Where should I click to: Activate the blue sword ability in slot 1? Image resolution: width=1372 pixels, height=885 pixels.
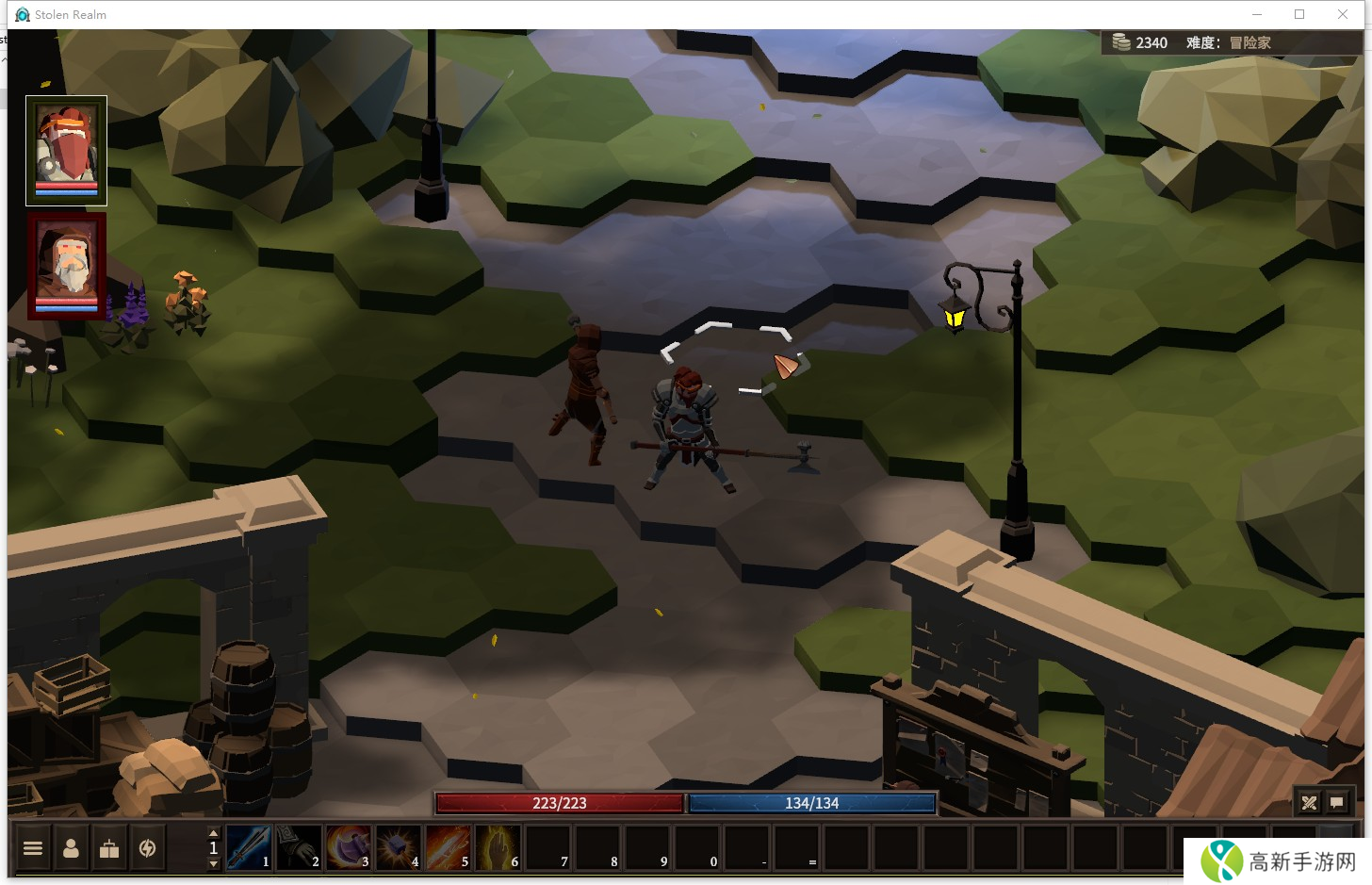249,846
